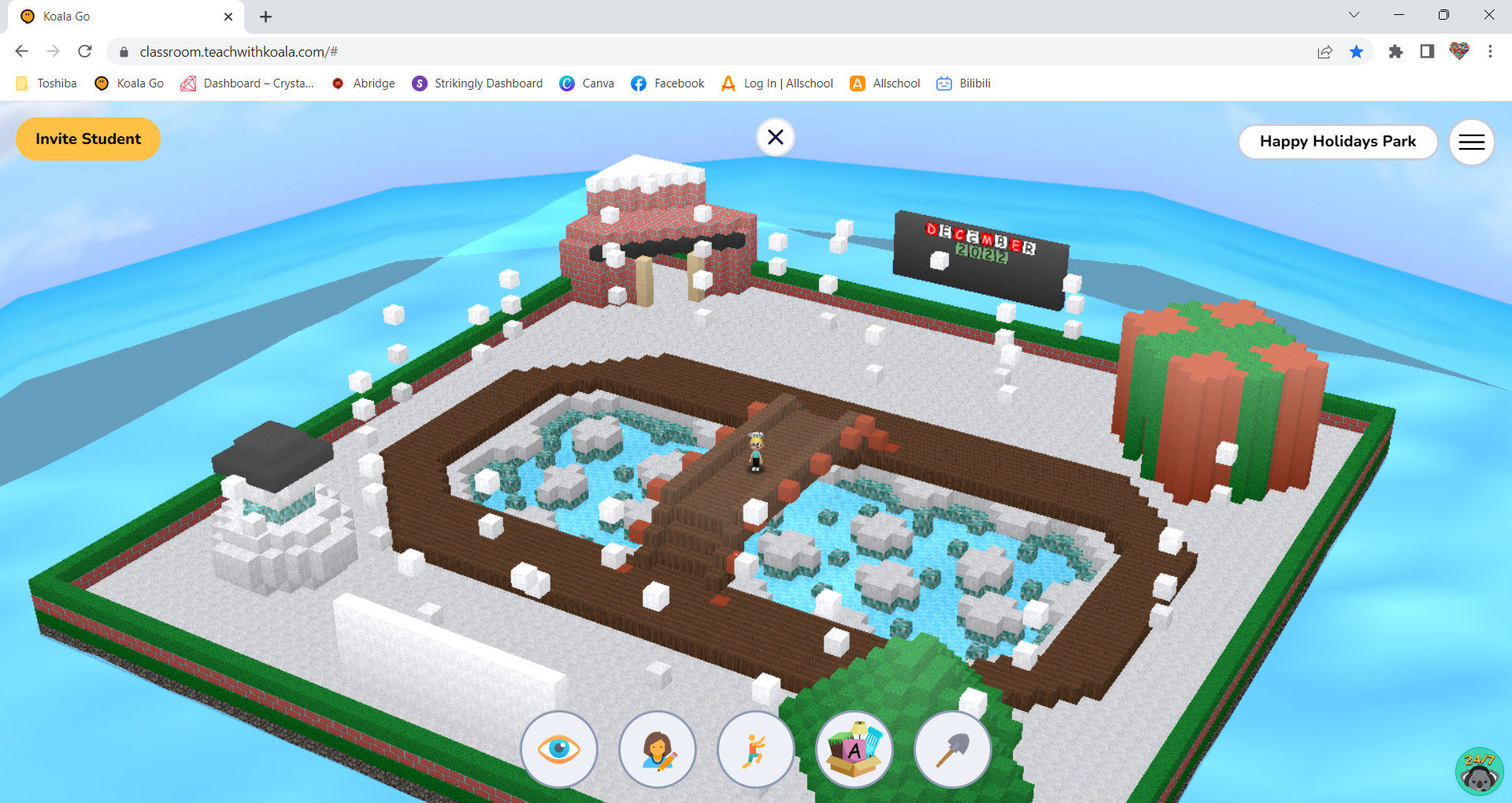Open the tab search chevron
The image size is (1512, 803).
[1353, 14]
